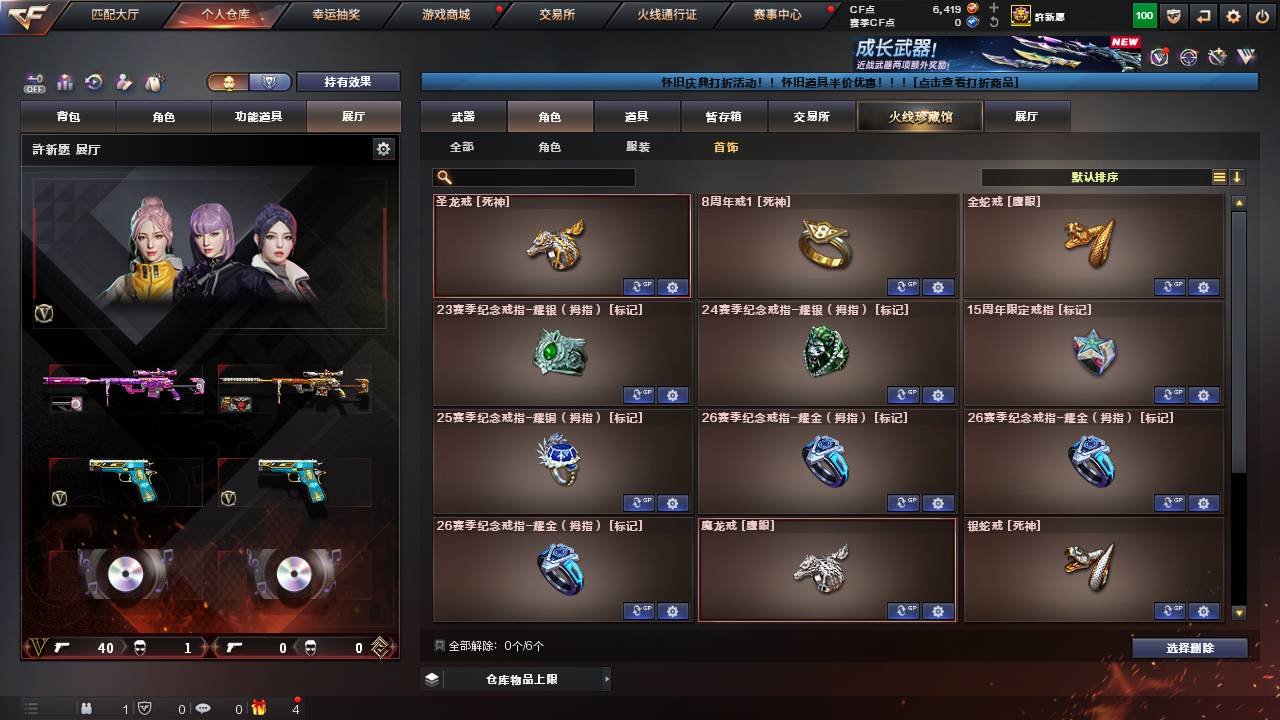Switch to the shield side of chick/shield toggle
This screenshot has width=1280, height=720.
(269, 82)
